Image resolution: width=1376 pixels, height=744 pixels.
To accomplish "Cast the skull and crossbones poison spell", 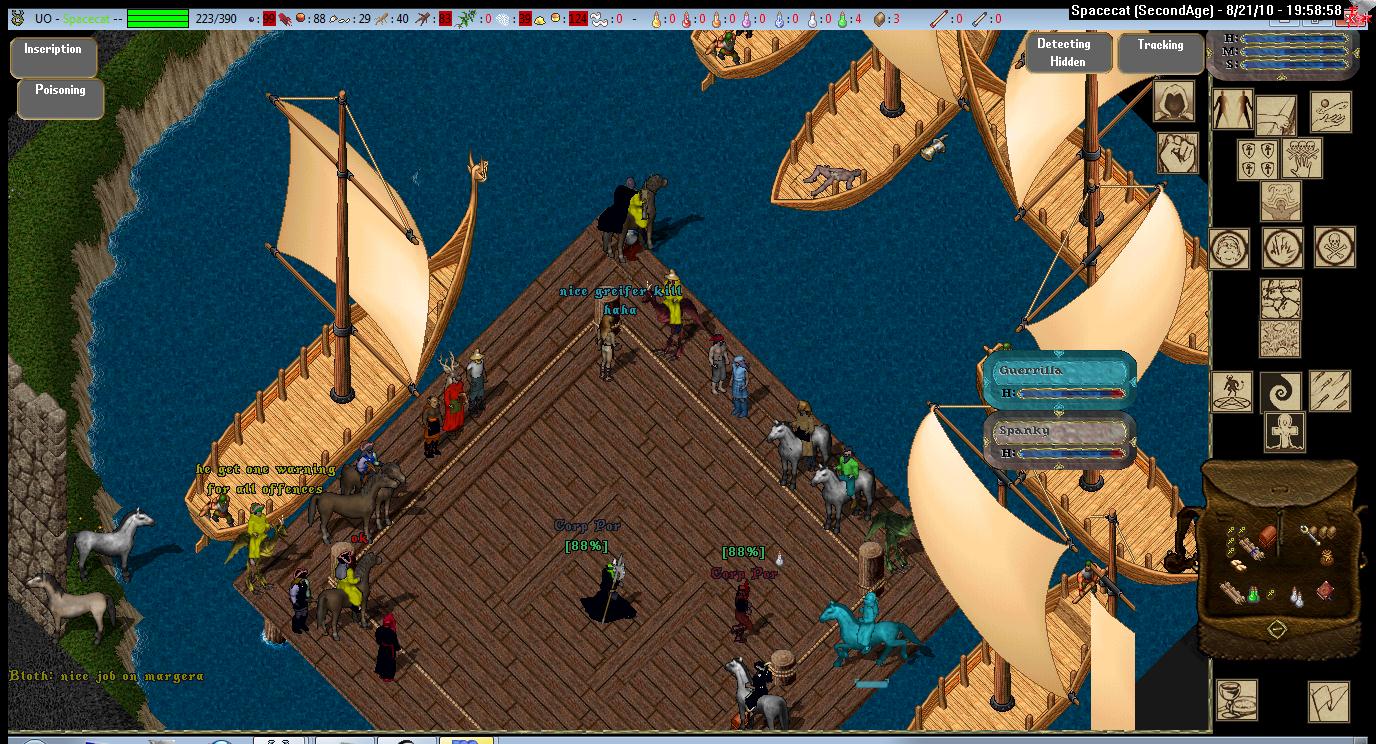I will (x=1335, y=247).
